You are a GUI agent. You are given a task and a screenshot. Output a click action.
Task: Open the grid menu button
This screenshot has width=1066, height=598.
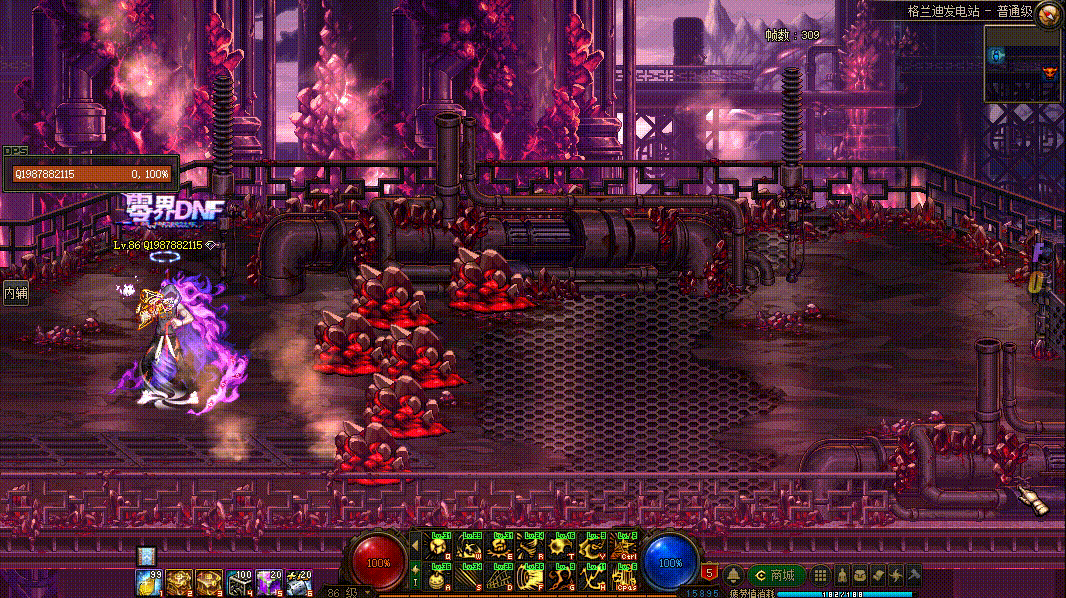[820, 575]
